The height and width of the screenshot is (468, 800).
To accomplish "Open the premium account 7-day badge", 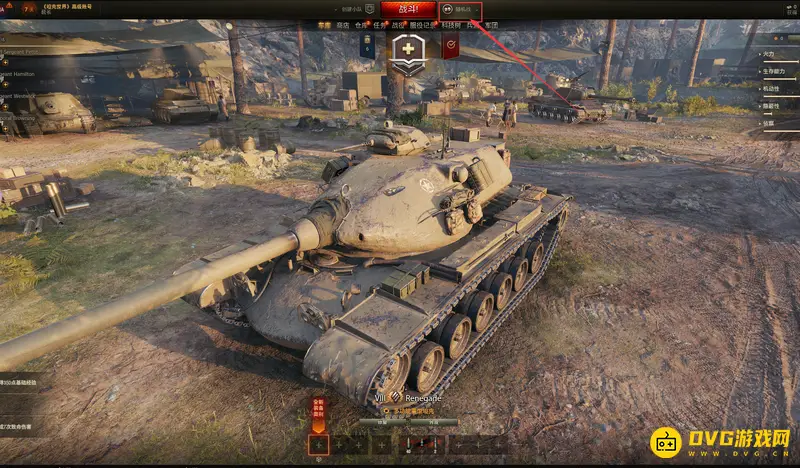I will (16, 8).
